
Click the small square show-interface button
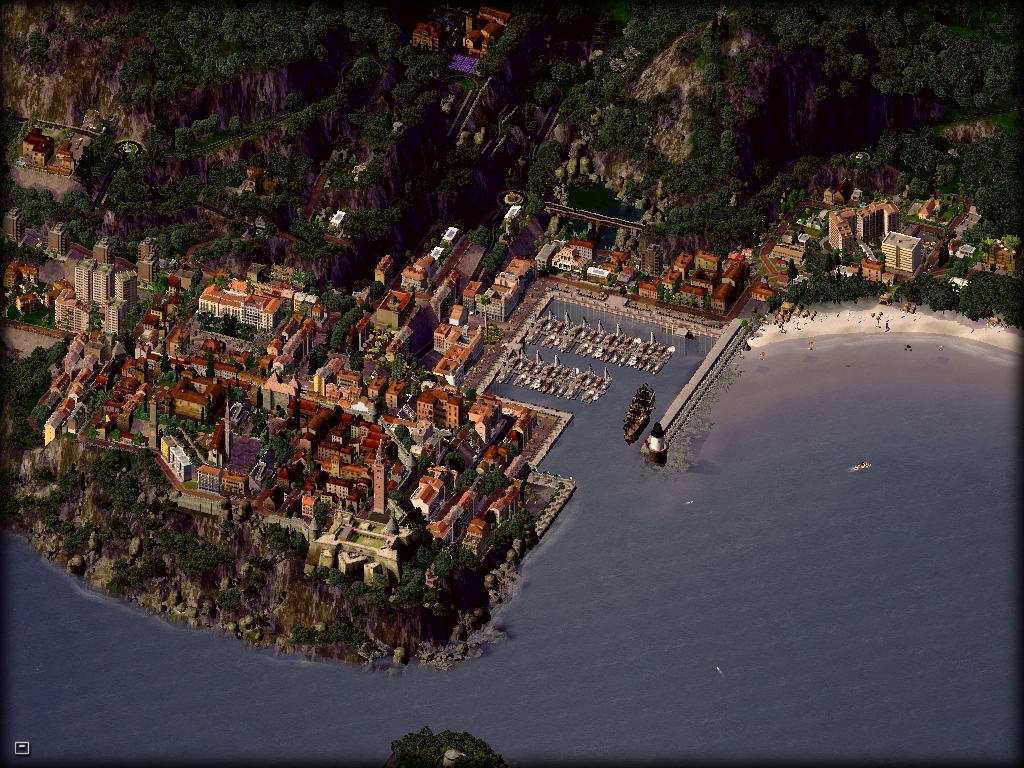[x=22, y=747]
